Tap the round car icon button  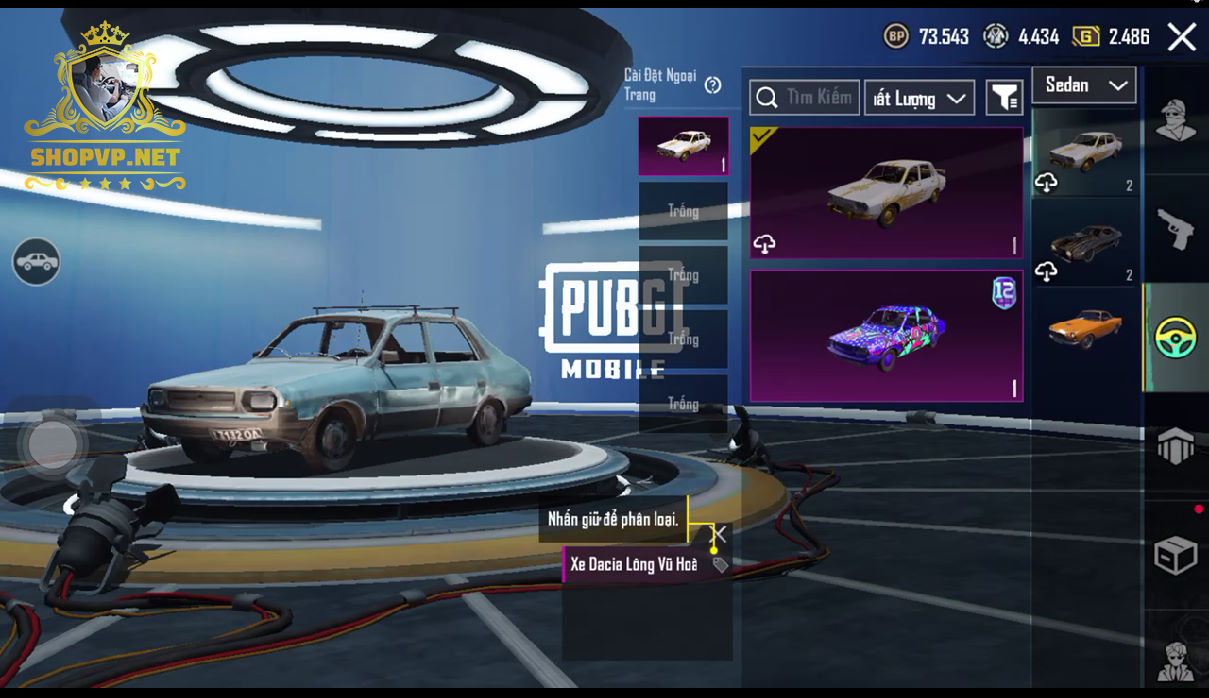pyautogui.click(x=36, y=262)
